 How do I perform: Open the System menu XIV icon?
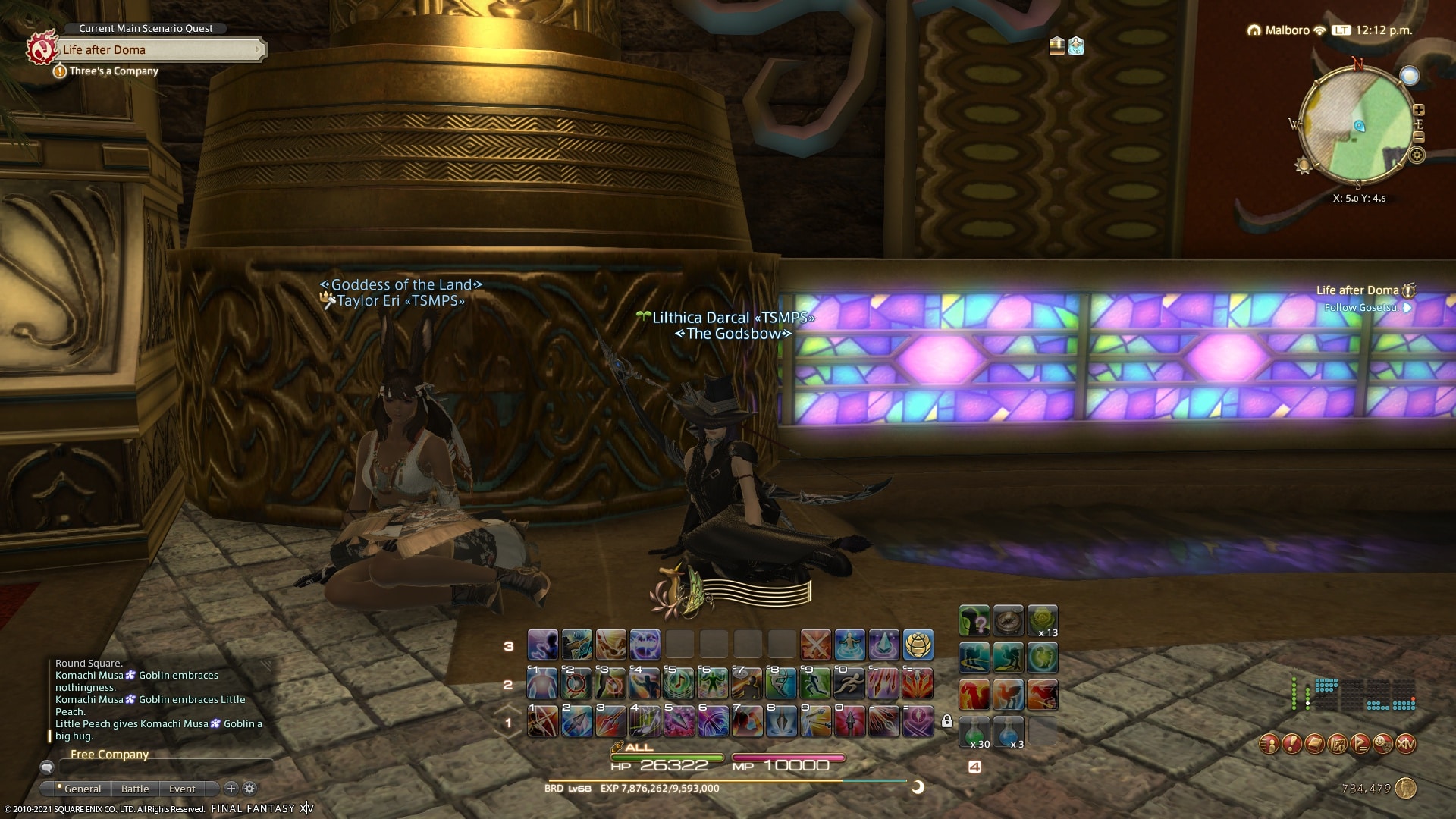(1406, 744)
